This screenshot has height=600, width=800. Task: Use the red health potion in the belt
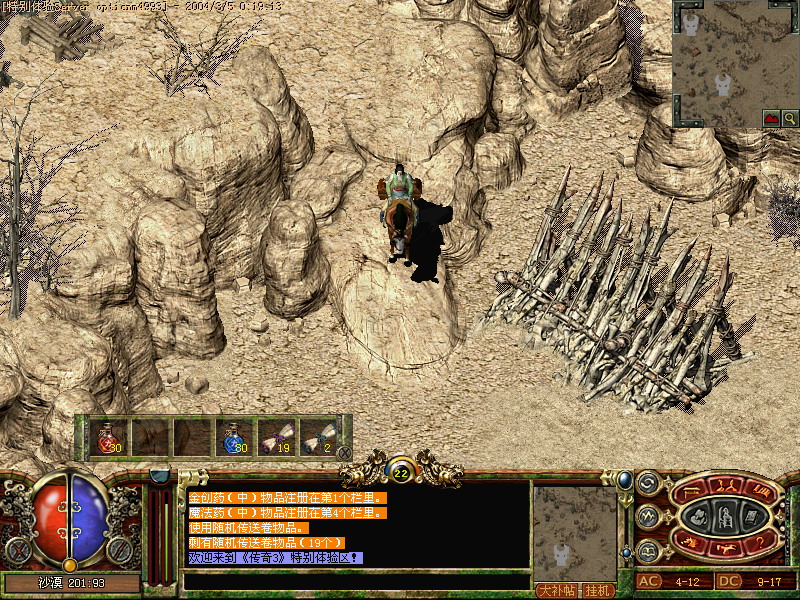pos(109,437)
